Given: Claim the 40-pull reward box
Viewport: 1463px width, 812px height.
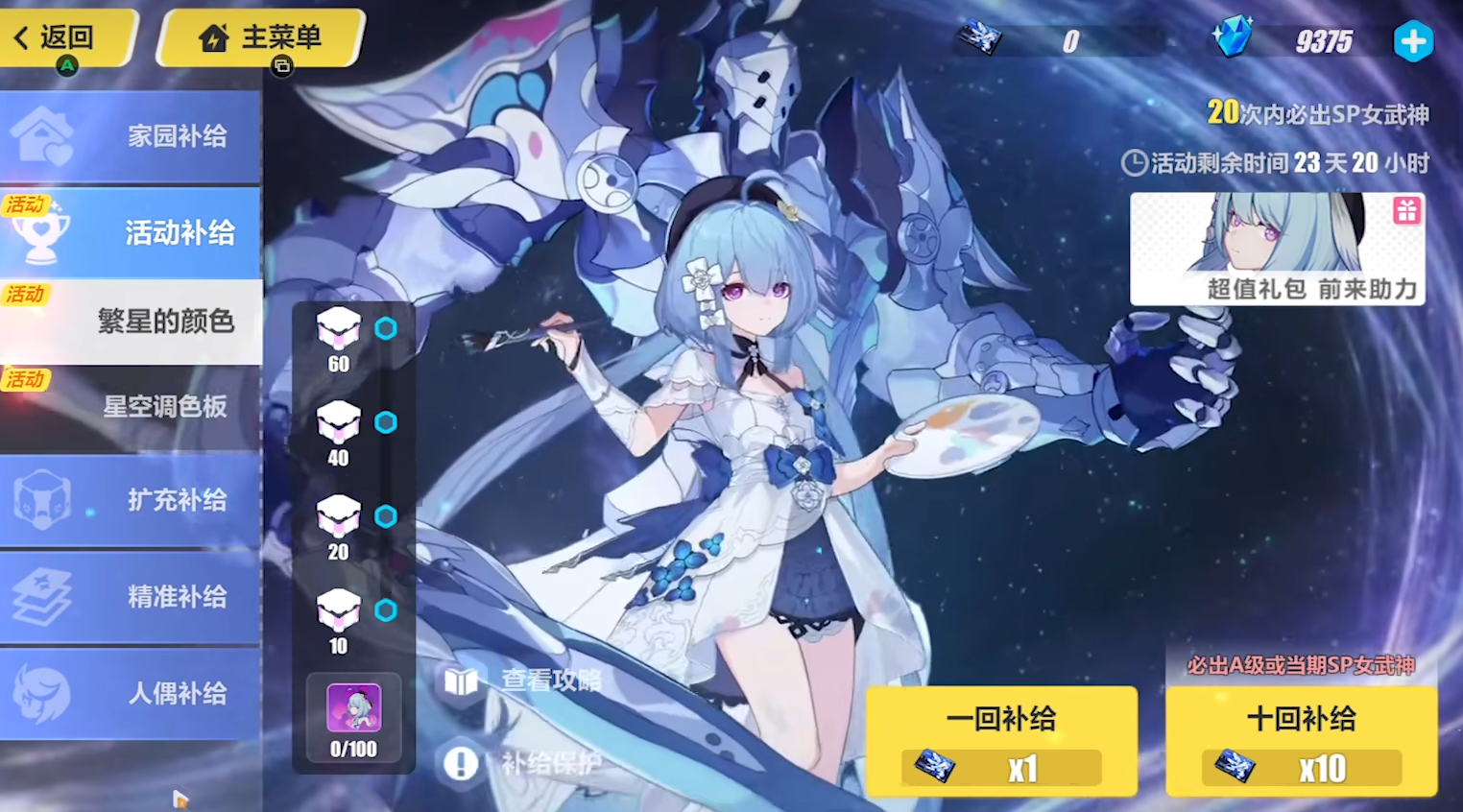Looking at the screenshot, I should 339,423.
